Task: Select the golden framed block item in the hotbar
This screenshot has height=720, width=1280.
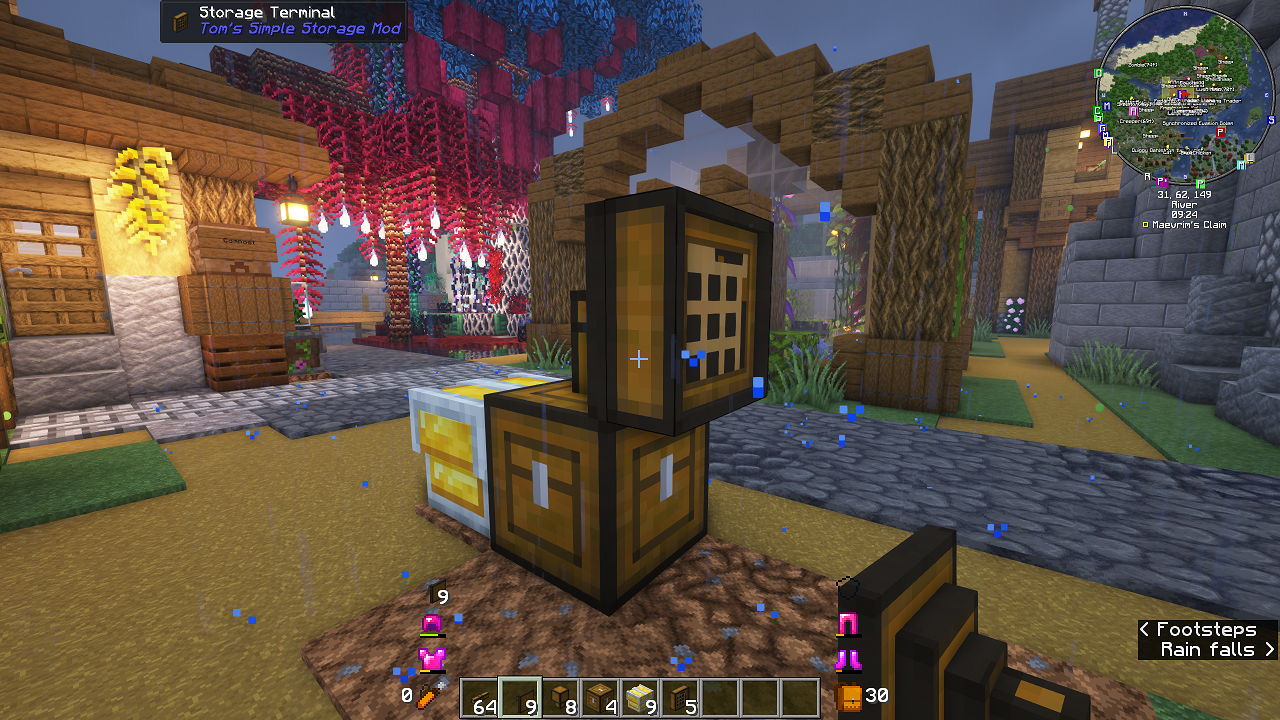Action: point(640,697)
